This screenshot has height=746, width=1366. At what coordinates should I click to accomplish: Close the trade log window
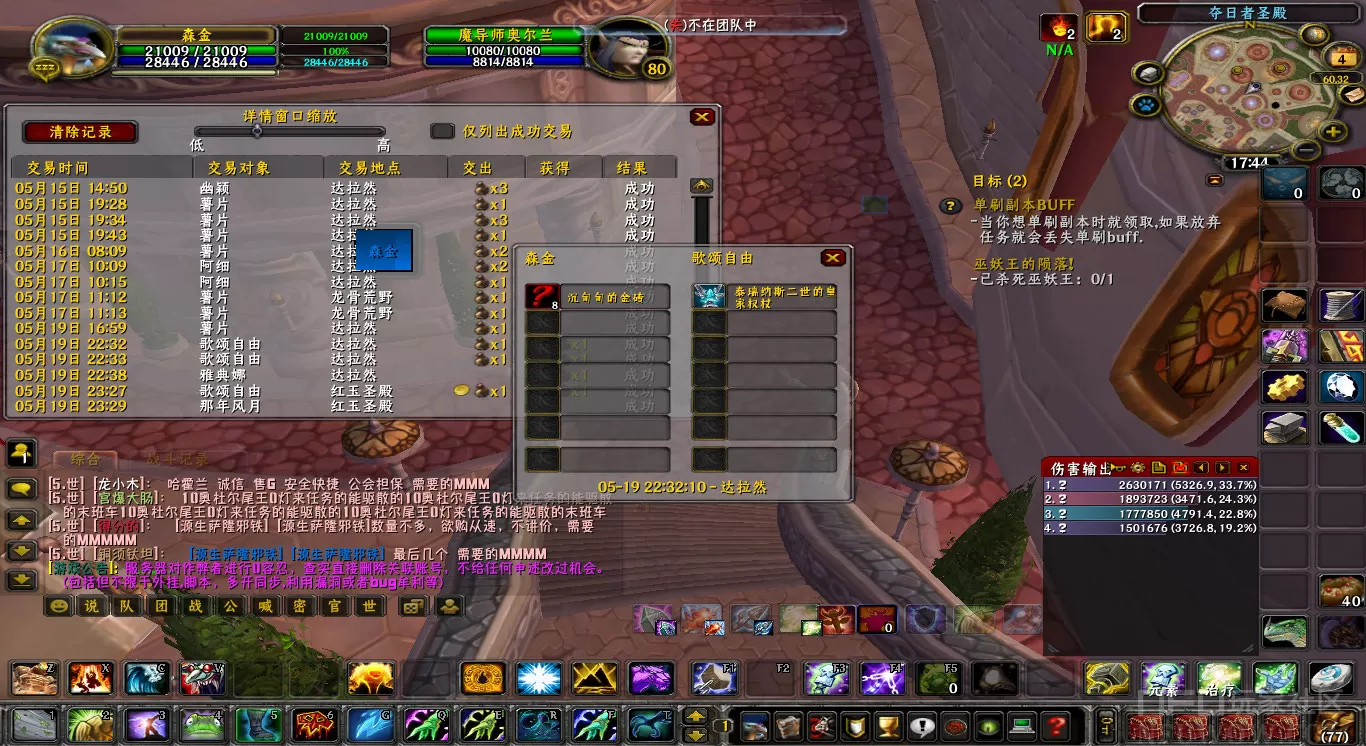click(702, 117)
